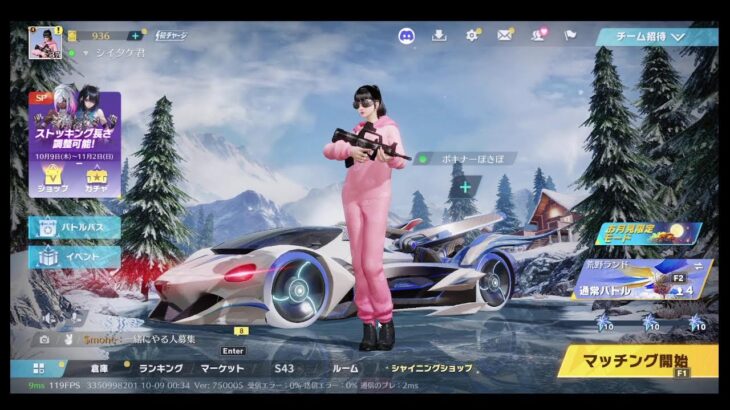730x410 pixels.
Task: Open the イベント events panel
Action: (x=75, y=257)
